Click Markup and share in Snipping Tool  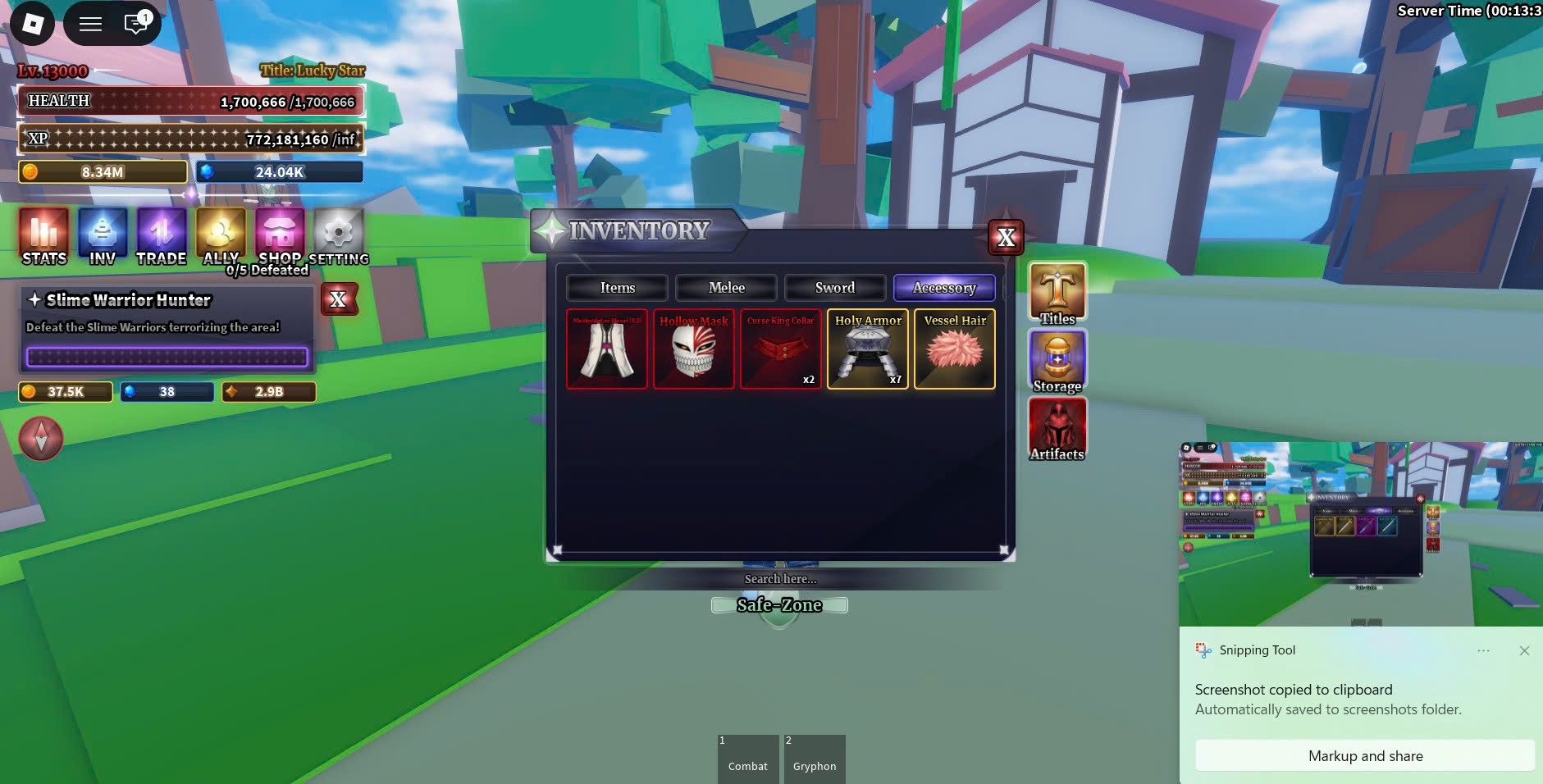tap(1365, 756)
